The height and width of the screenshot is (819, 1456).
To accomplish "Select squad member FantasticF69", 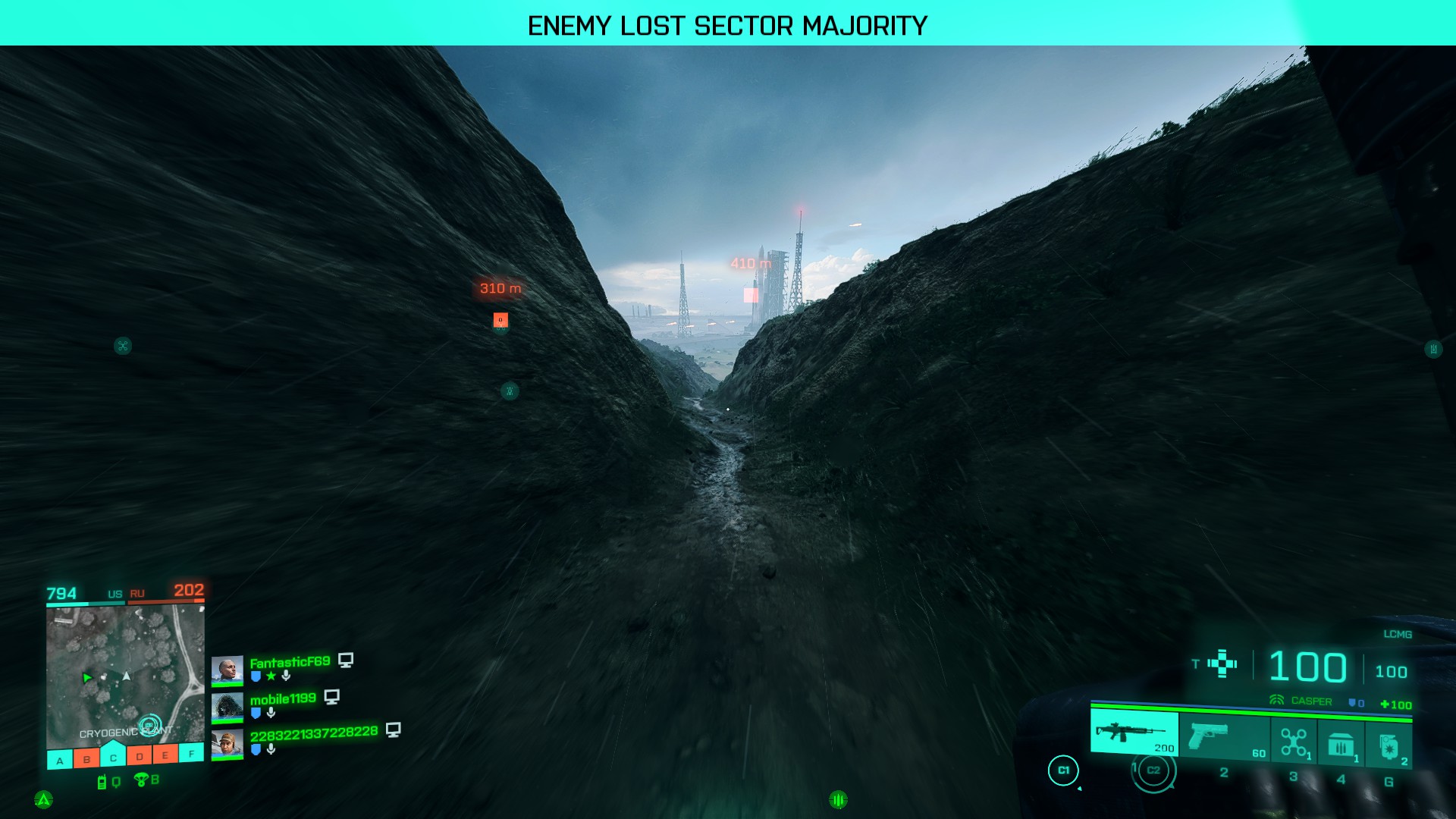I will [290, 662].
